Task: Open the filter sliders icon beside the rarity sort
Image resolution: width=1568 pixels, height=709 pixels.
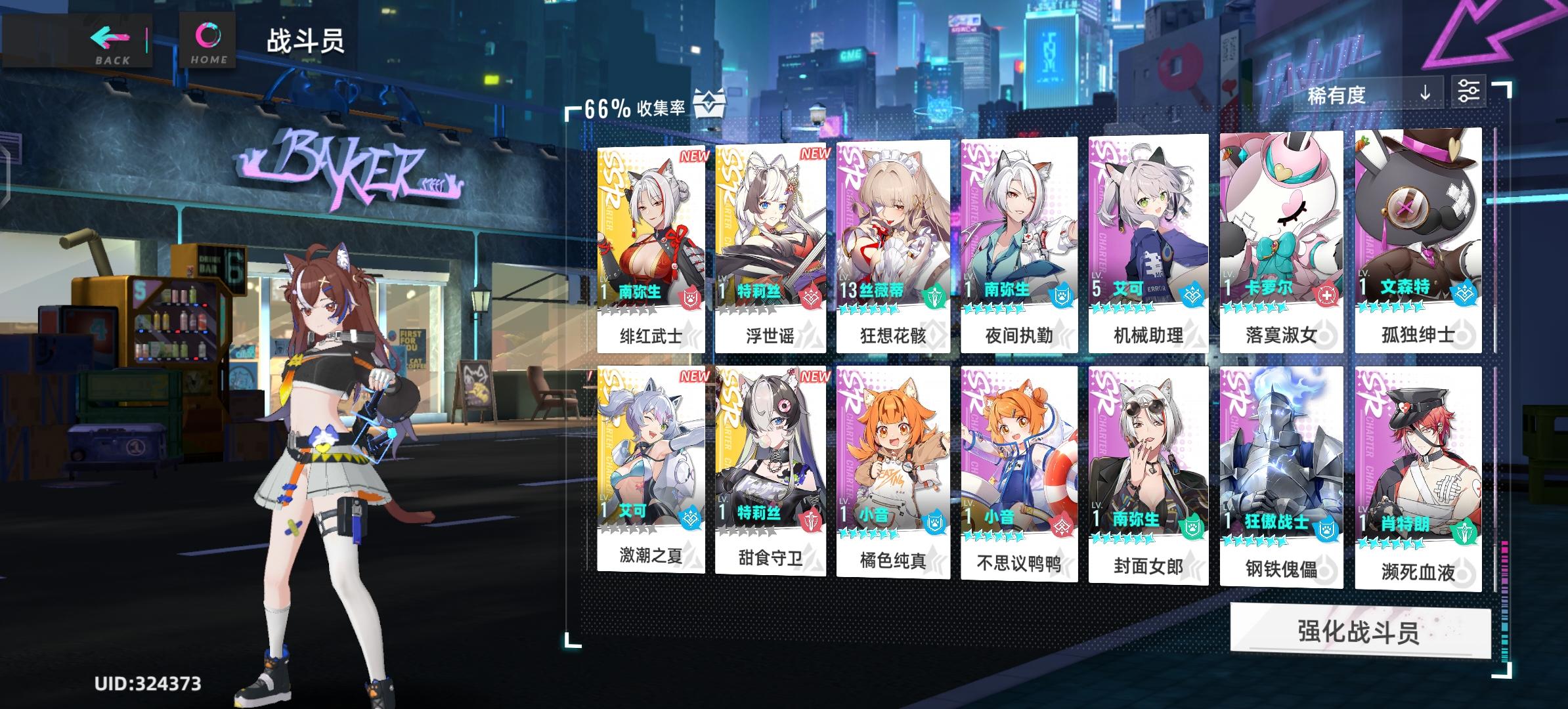Action: pos(1472,91)
